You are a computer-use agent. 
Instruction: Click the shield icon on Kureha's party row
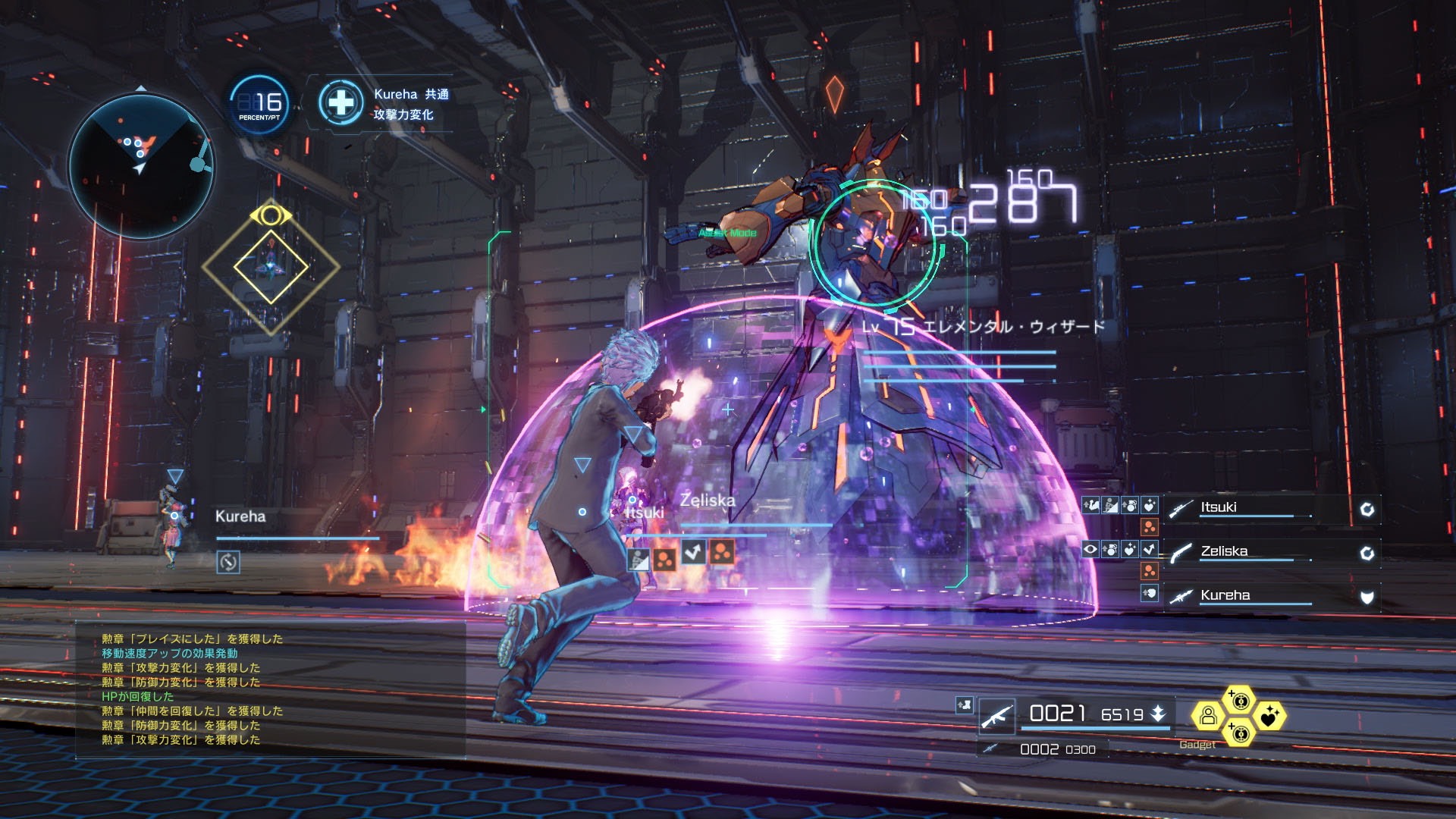(x=1367, y=597)
